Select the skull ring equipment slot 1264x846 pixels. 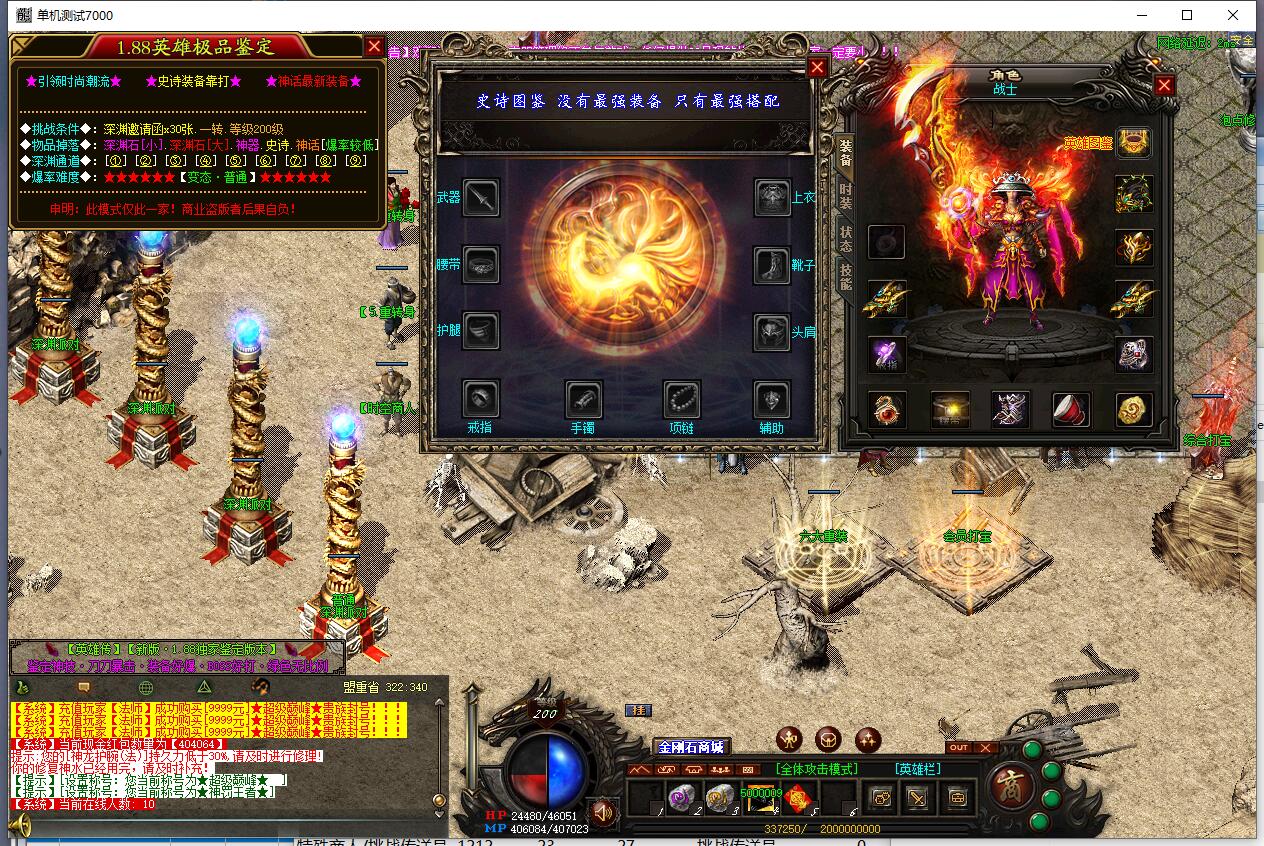pos(1134,354)
